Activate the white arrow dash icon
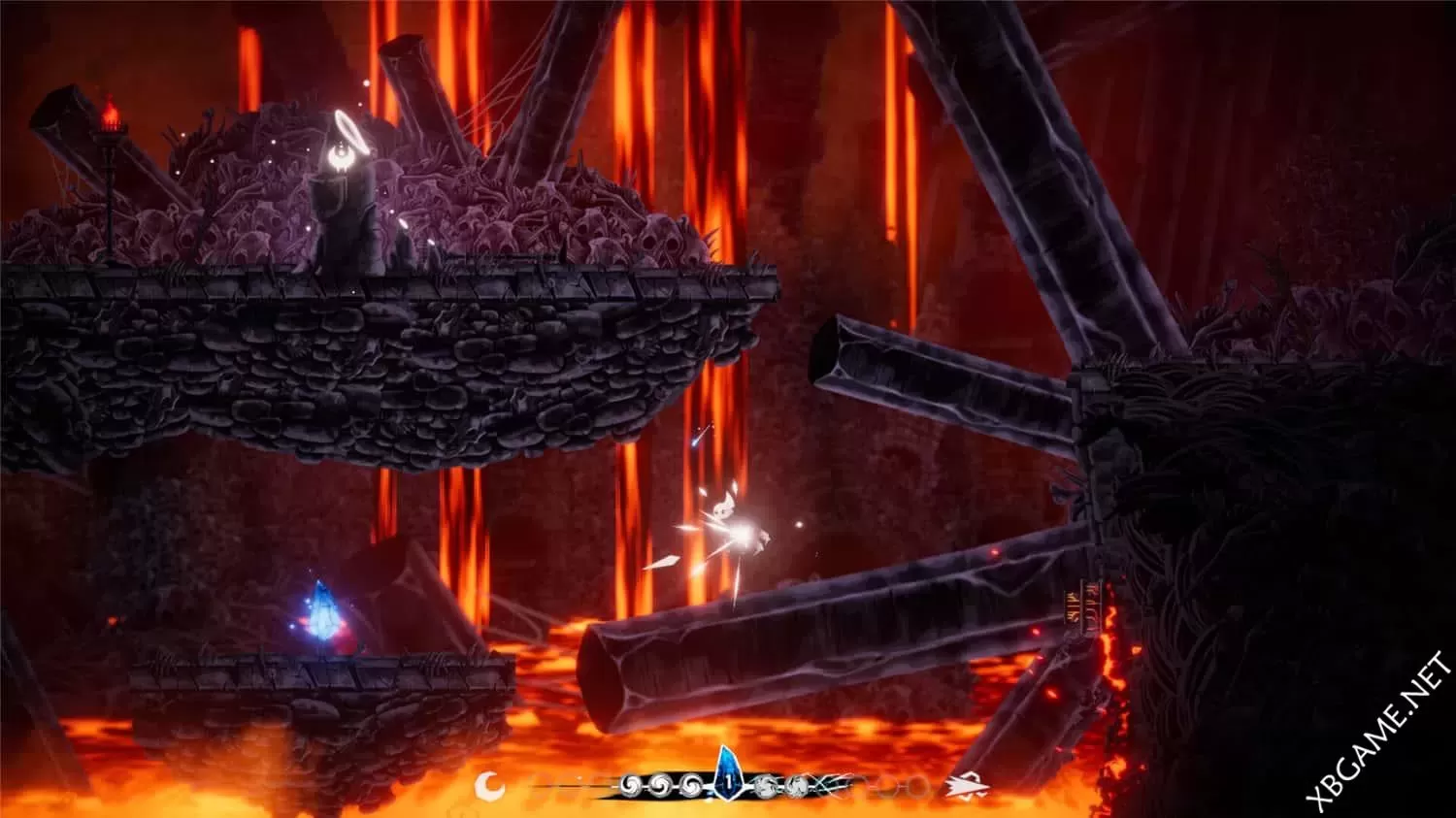 967,784
